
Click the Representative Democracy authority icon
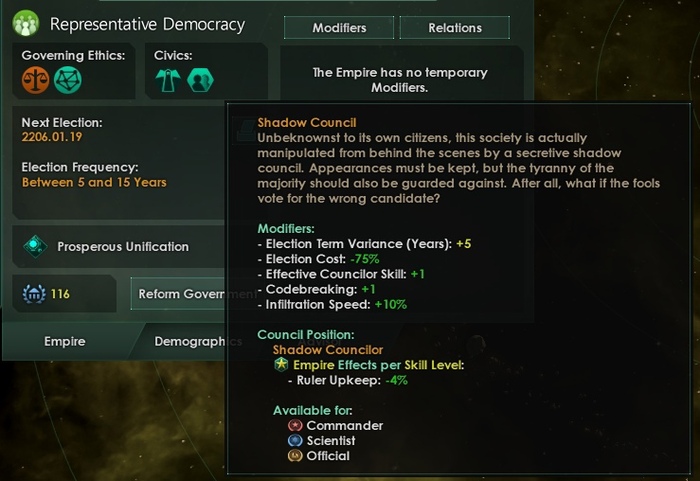pyautogui.click(x=26, y=22)
